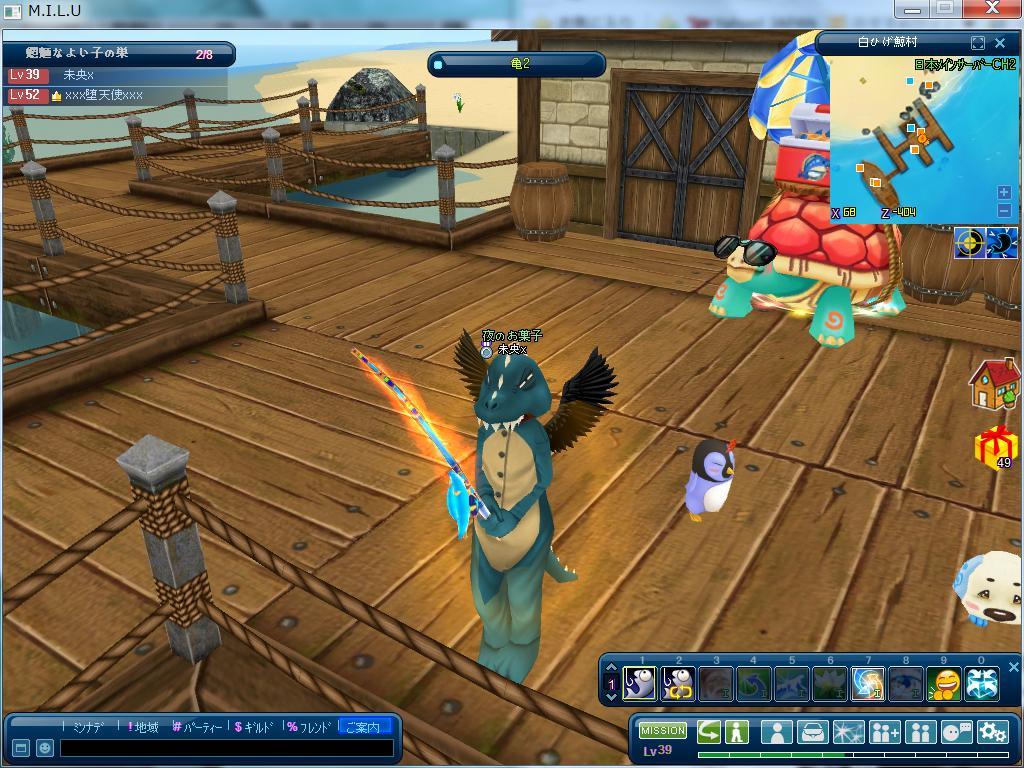The height and width of the screenshot is (768, 1024).
Task: Activate the laughing emote in slot 9
Action: [943, 683]
